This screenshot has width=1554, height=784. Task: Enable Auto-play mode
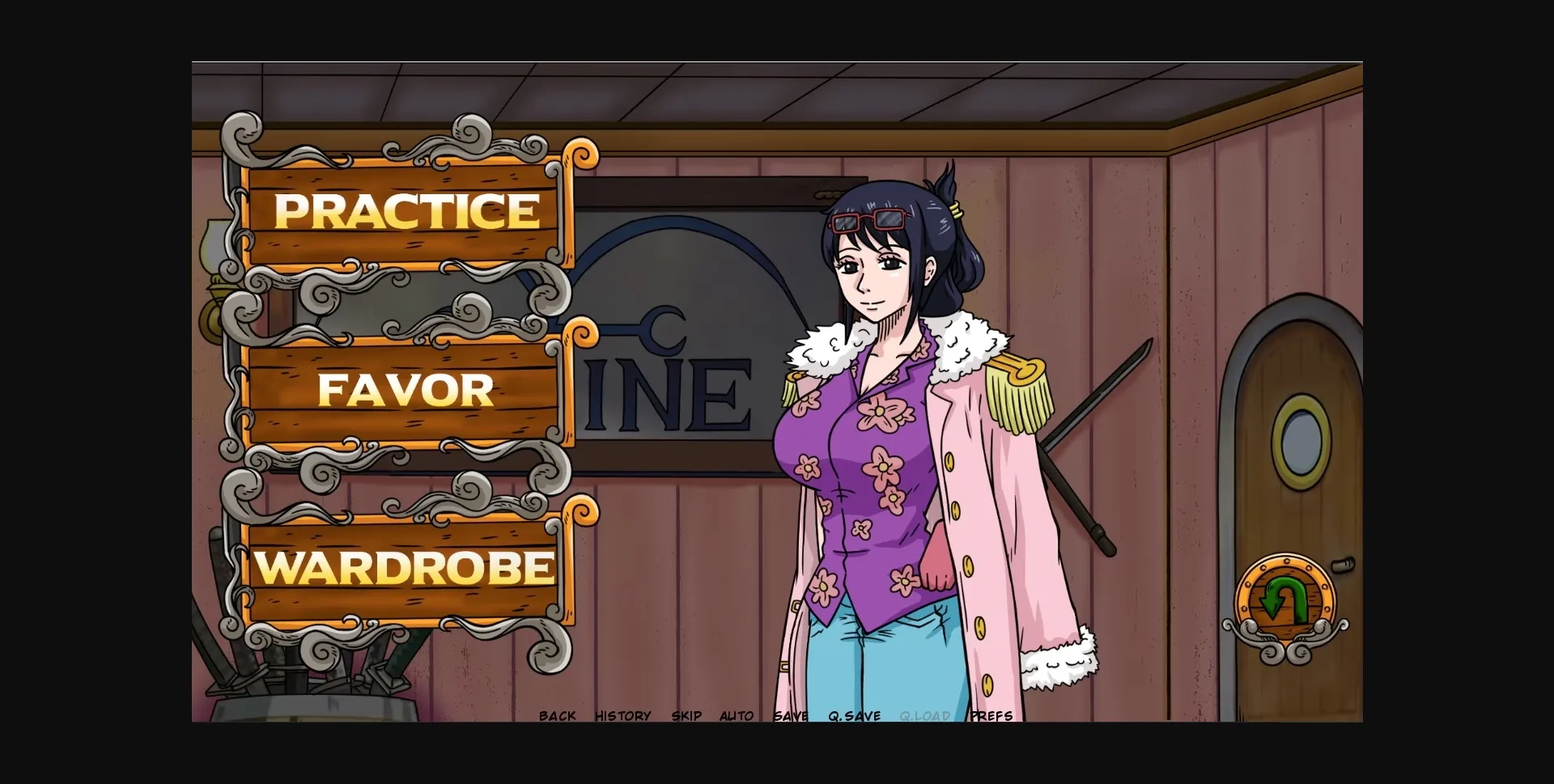(x=736, y=715)
